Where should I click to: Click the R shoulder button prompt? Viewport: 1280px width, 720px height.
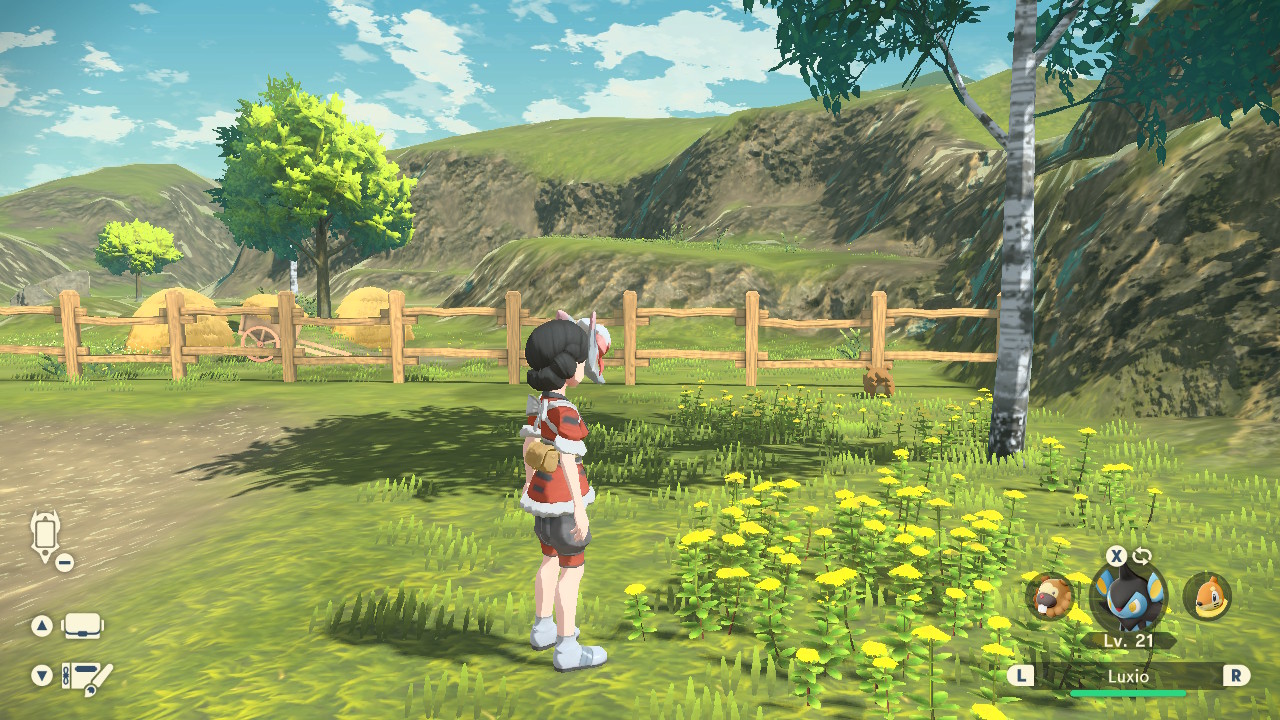(1235, 677)
